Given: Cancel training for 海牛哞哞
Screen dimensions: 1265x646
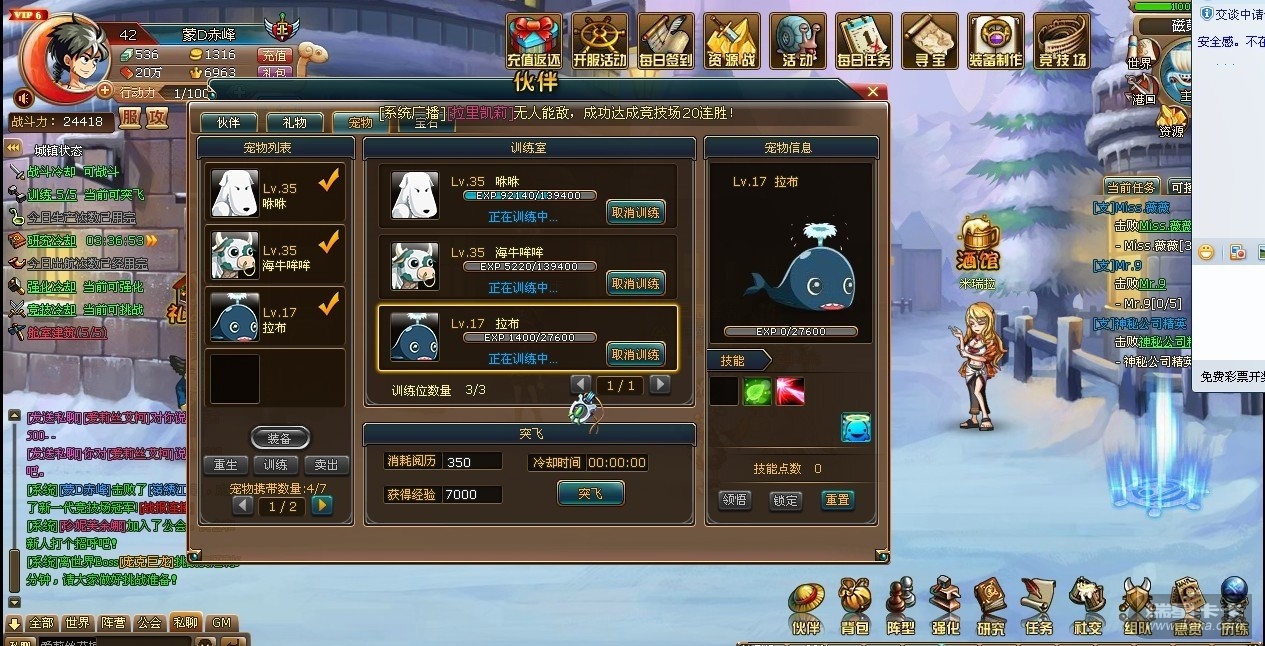Looking at the screenshot, I should click(x=635, y=283).
